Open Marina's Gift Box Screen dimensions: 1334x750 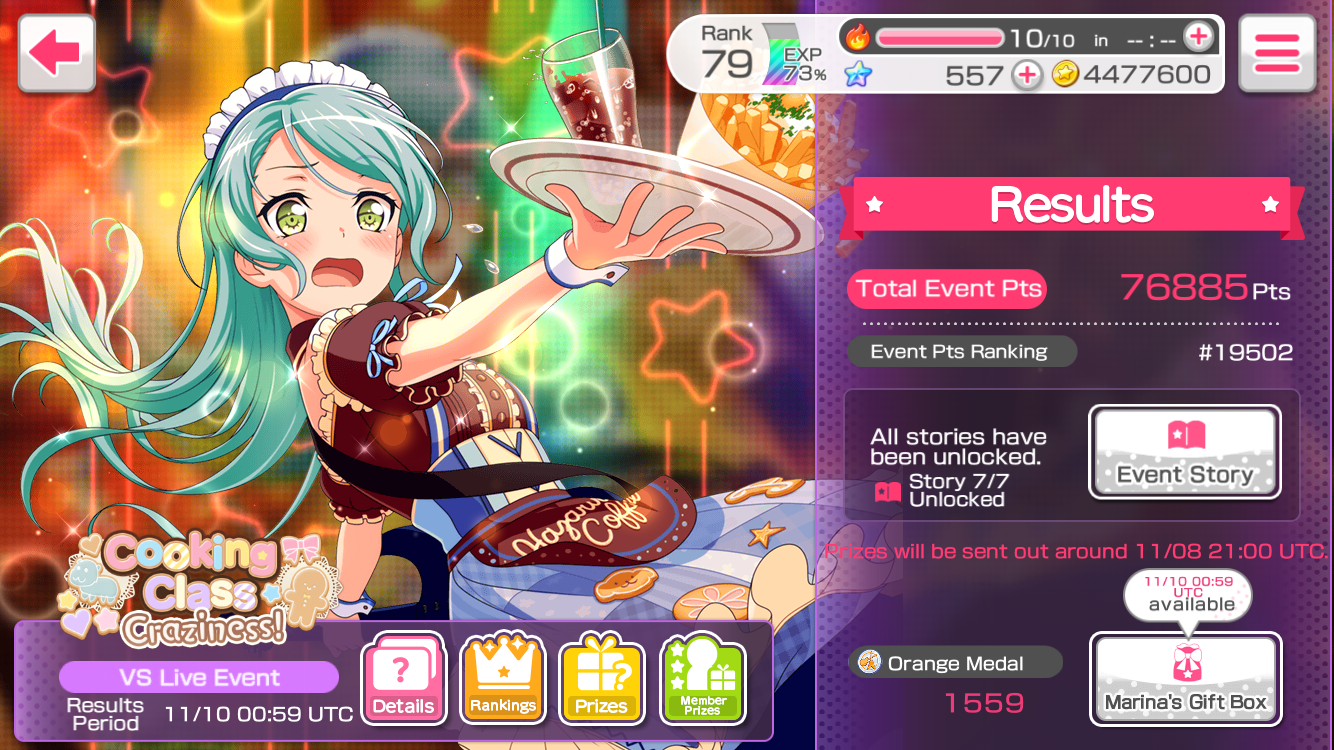pyautogui.click(x=1184, y=679)
